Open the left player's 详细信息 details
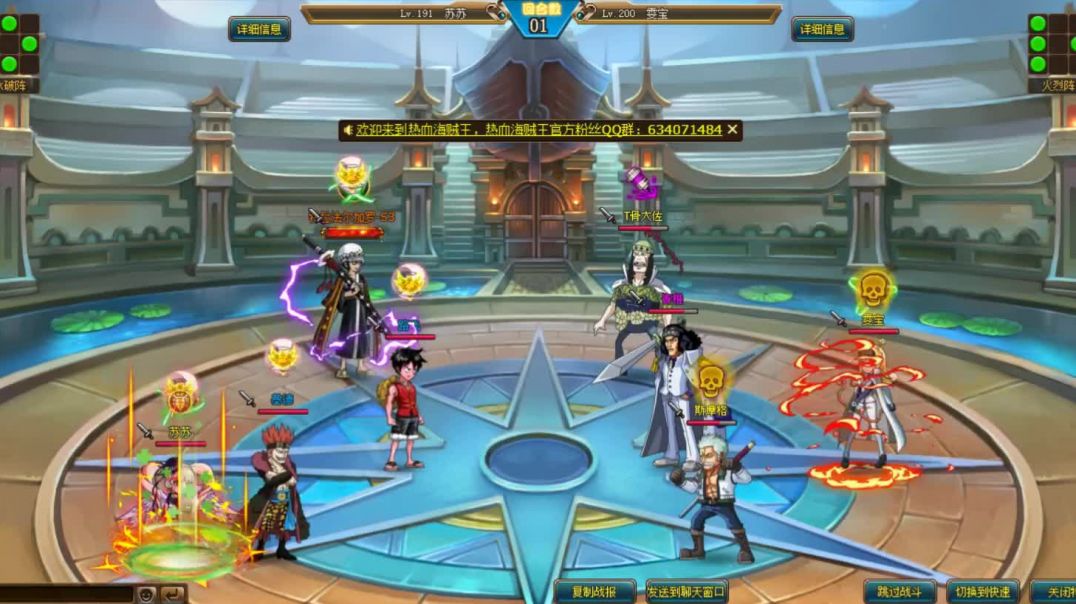This screenshot has width=1076, height=604. point(259,29)
